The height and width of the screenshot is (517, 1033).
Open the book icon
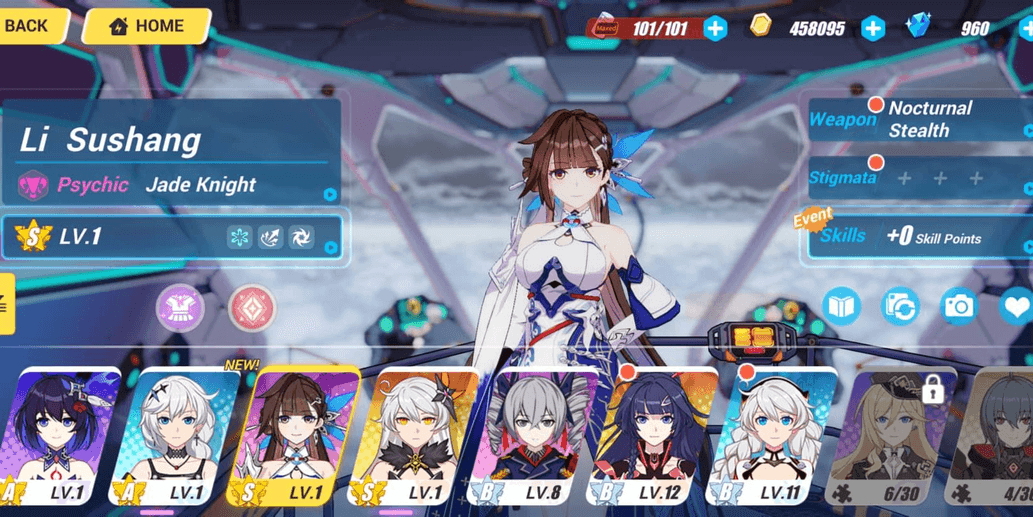pos(842,306)
